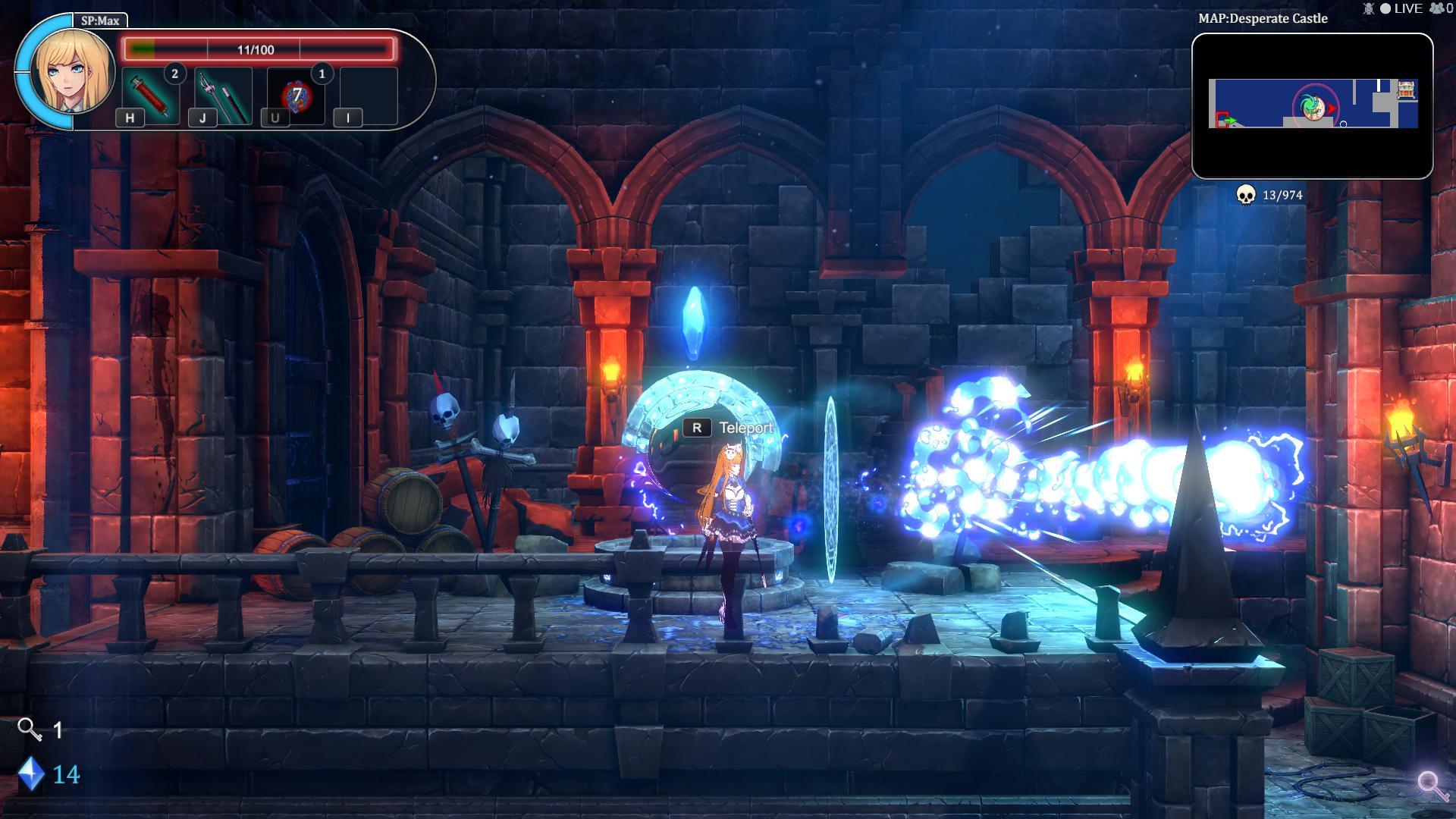Open the Desperate Castle minimap
The width and height of the screenshot is (1456, 819).
[x=1312, y=106]
